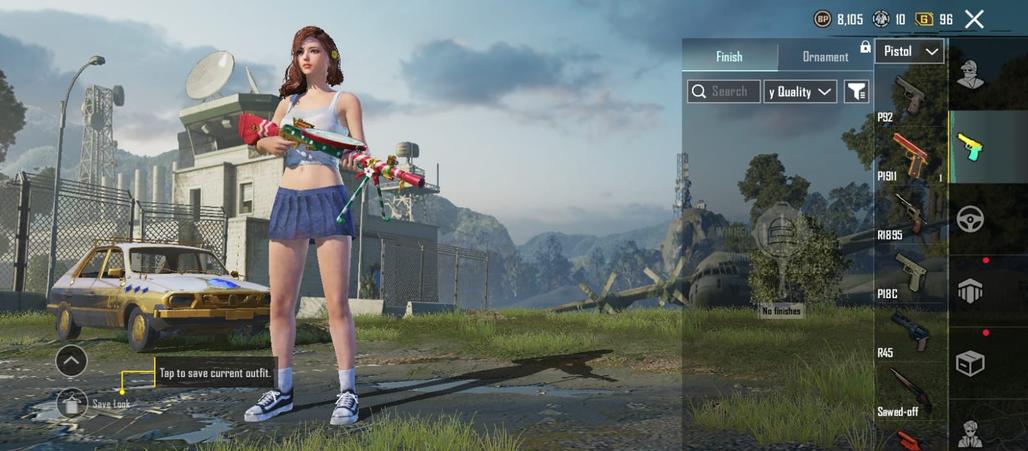The width and height of the screenshot is (1028, 451).
Task: Pick the P18C pistol
Action: pyautogui.click(x=910, y=274)
